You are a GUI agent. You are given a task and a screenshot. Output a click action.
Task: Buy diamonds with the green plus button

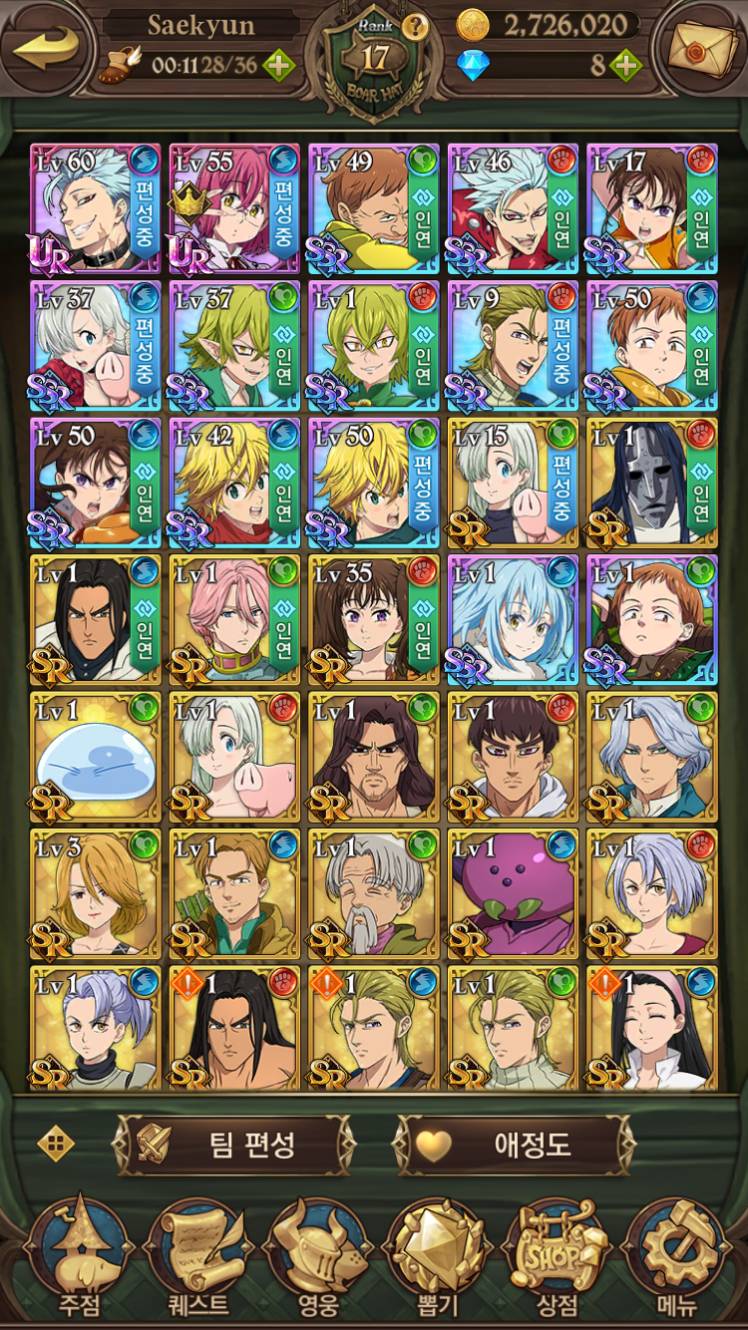(626, 67)
